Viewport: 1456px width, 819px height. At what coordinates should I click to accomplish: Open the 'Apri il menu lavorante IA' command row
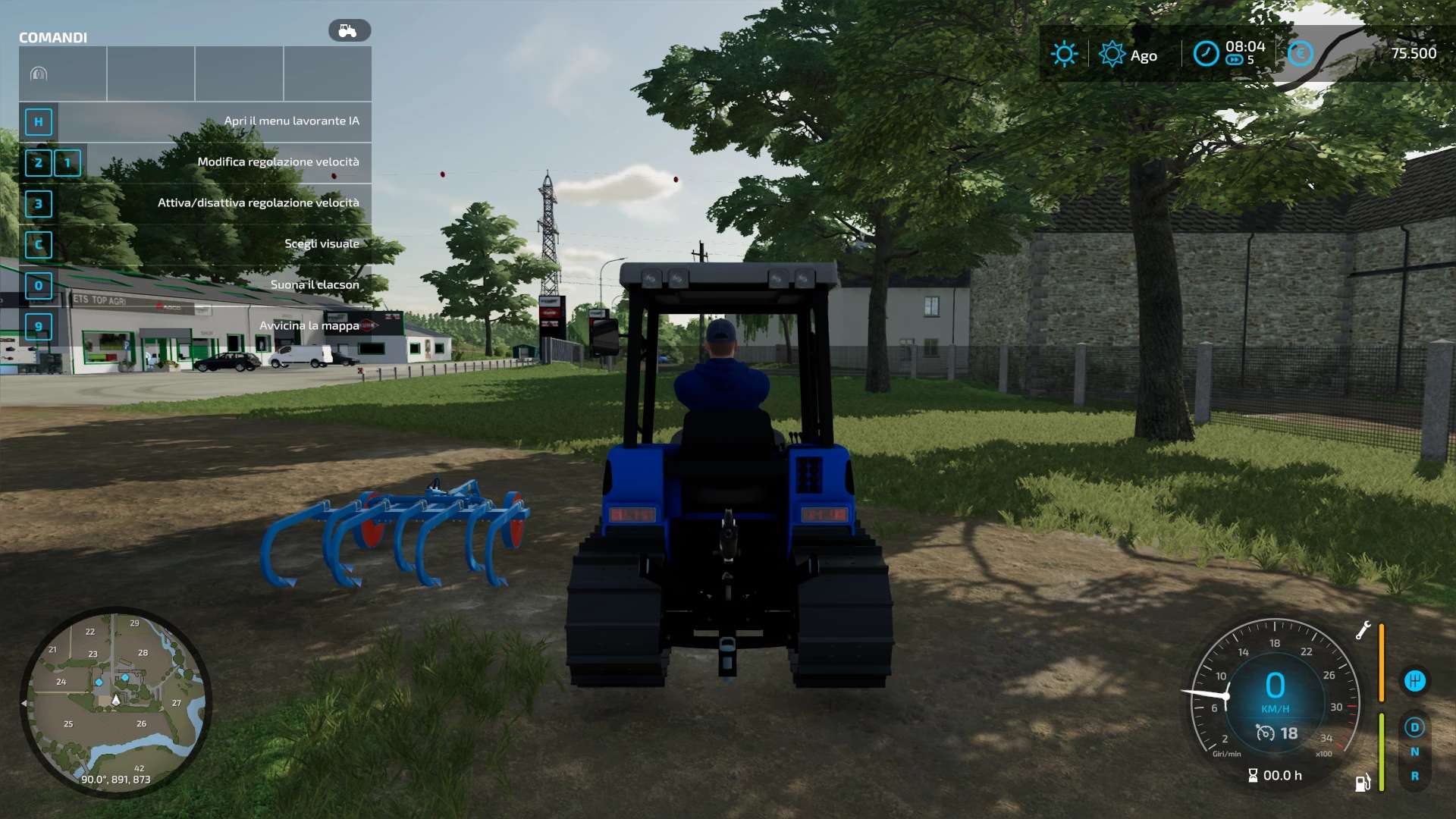click(x=195, y=121)
